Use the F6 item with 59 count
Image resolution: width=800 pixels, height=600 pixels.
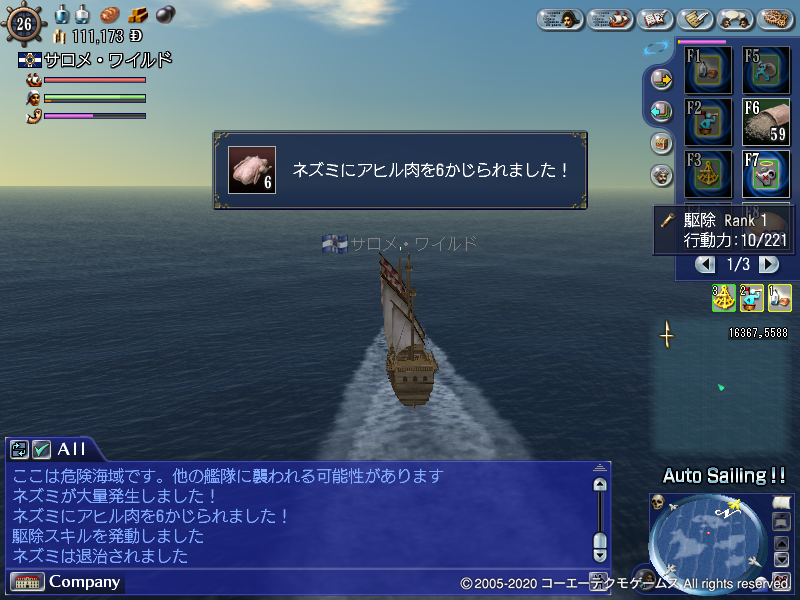click(x=766, y=121)
